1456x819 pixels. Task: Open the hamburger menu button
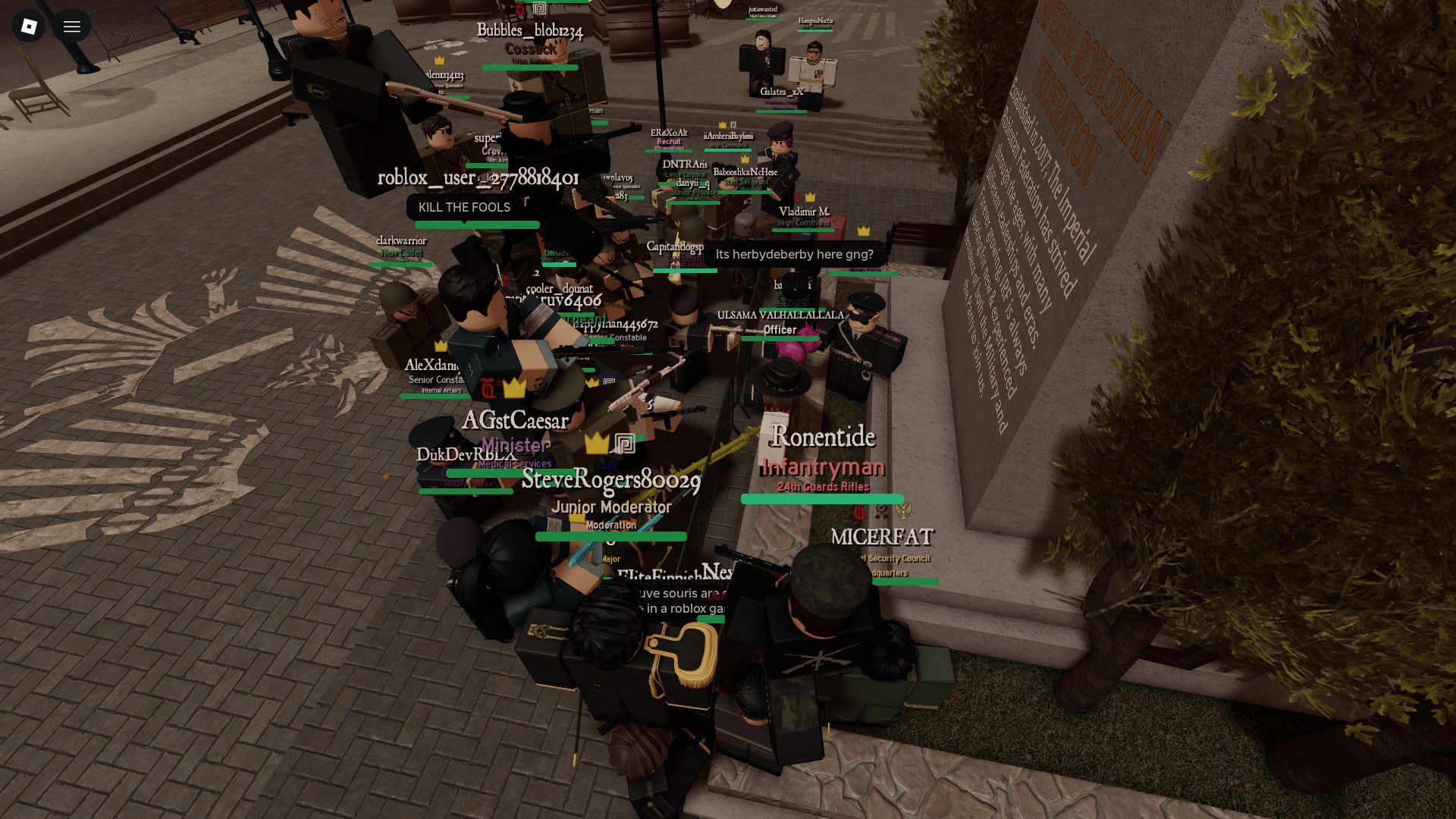(72, 27)
